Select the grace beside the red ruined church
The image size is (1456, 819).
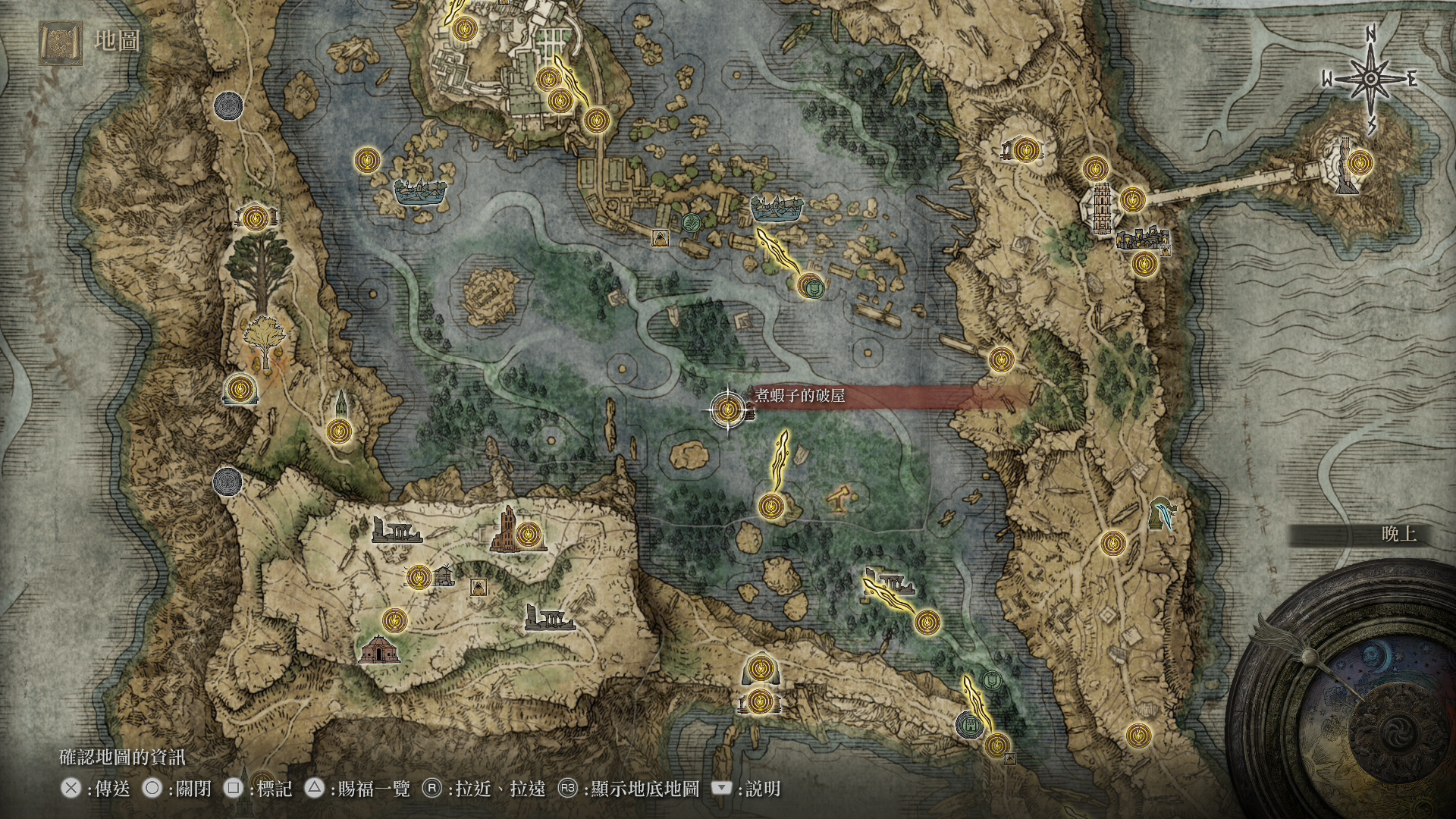point(529,535)
